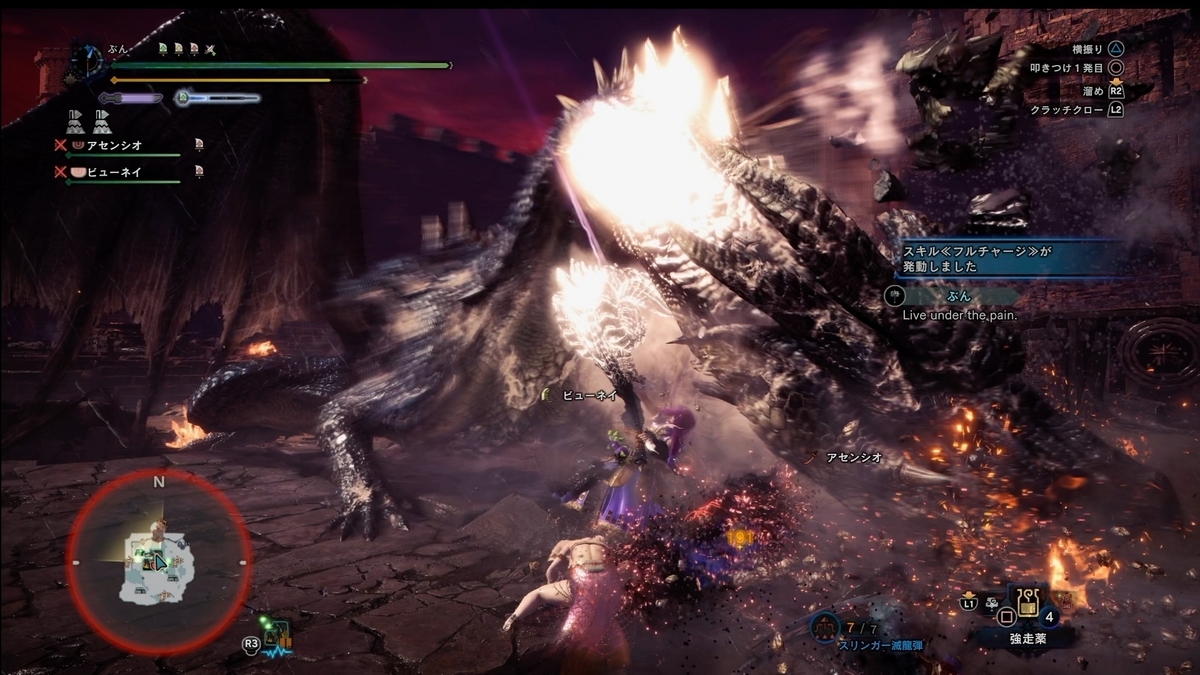The width and height of the screenshot is (1200, 675).
Task: Select the monster tracking icon beside the minimap
Action: [x=276, y=635]
